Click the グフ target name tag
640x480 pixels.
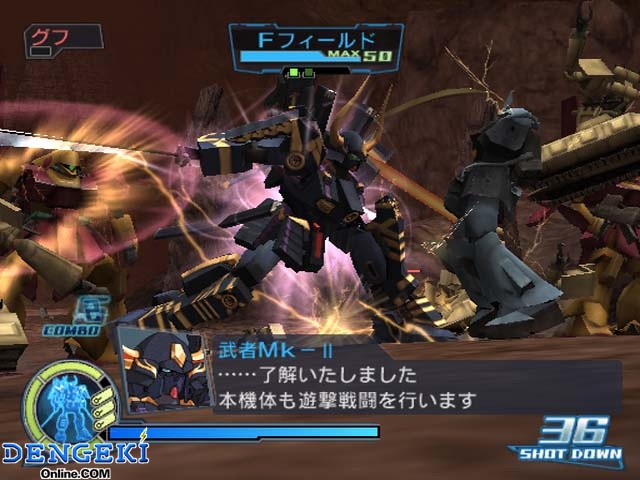pyautogui.click(x=62, y=37)
